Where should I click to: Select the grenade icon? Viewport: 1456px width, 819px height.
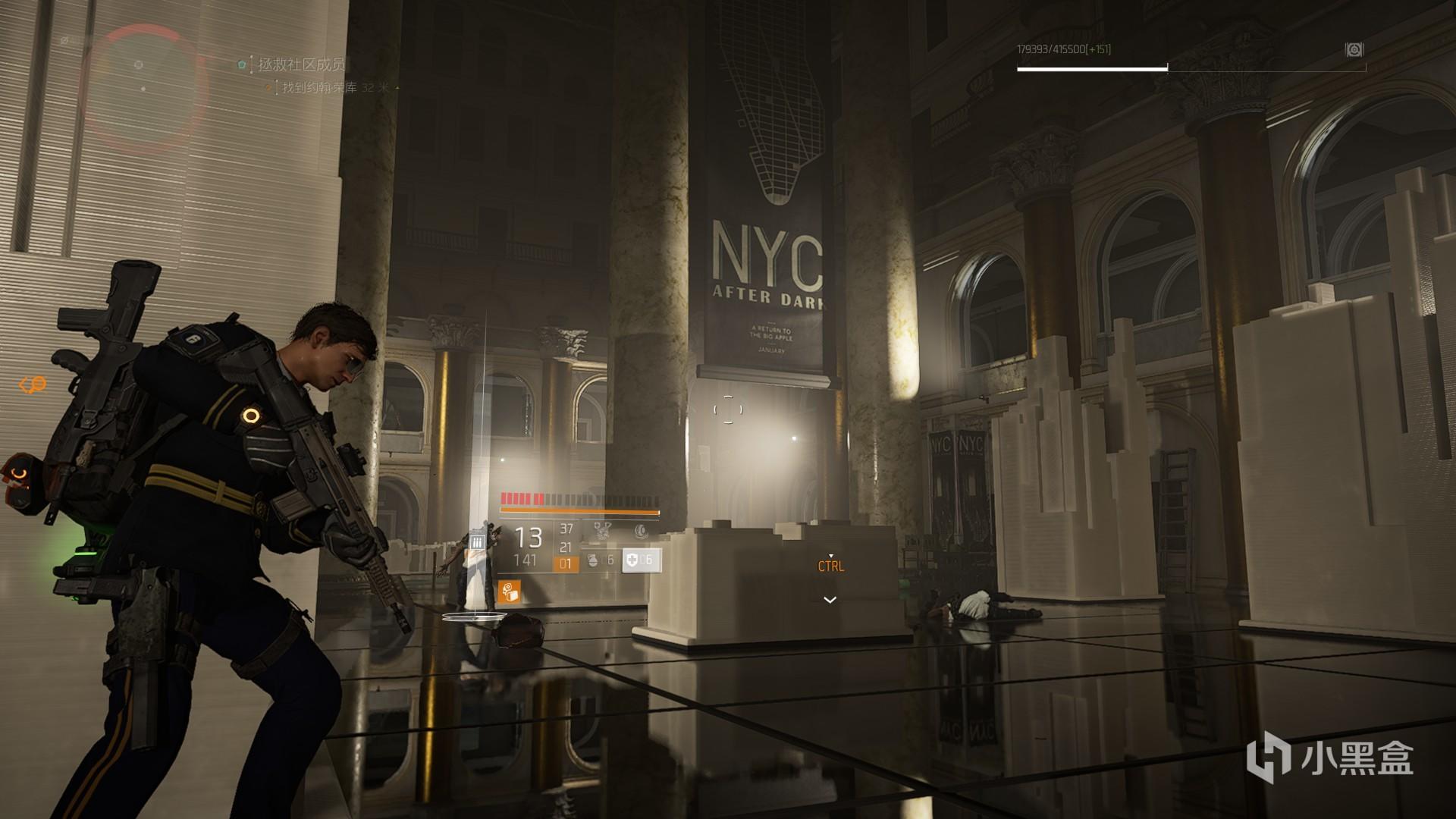click(x=593, y=560)
